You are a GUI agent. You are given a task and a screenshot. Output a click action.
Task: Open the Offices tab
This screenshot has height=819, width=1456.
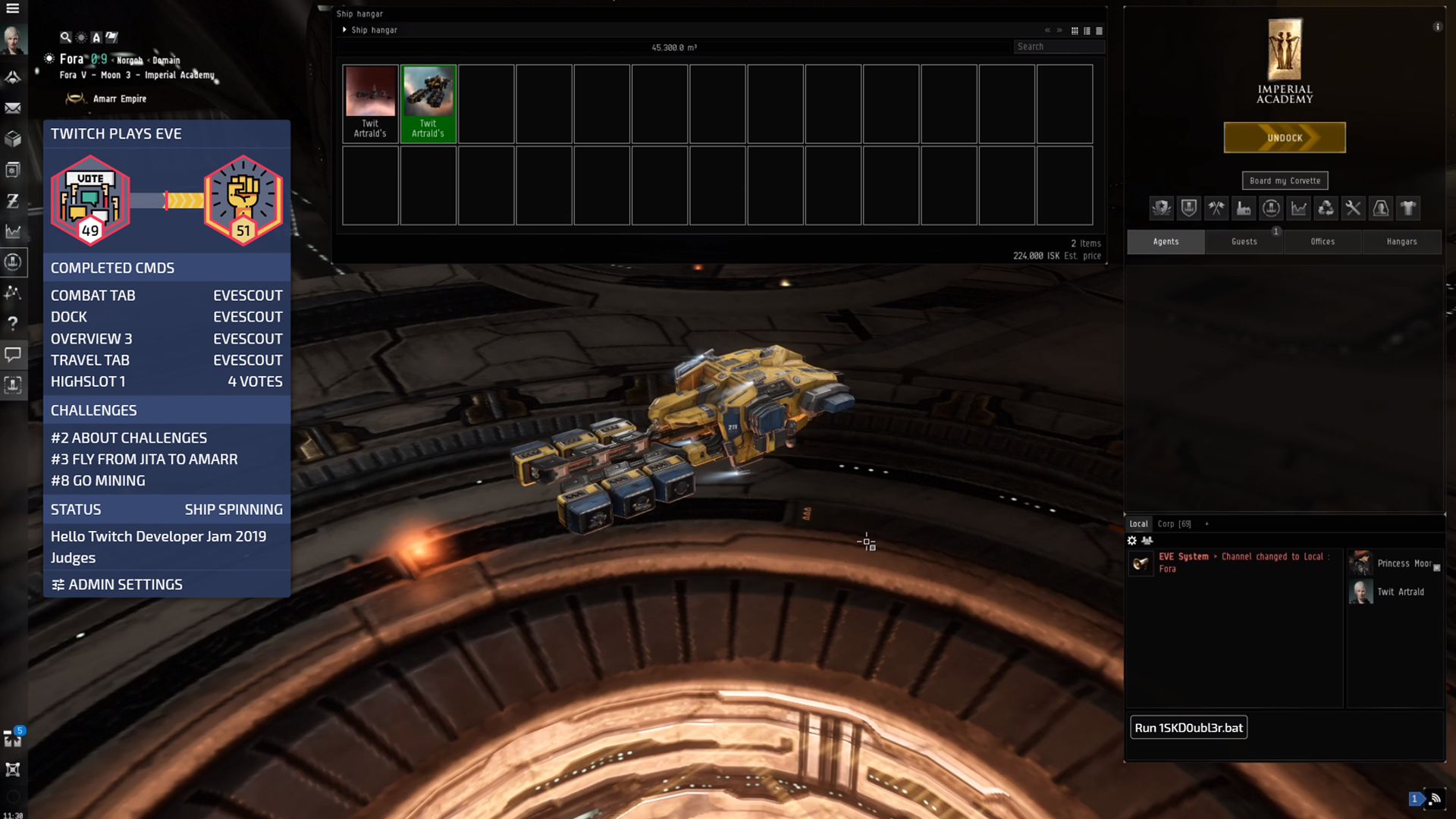coord(1323,241)
